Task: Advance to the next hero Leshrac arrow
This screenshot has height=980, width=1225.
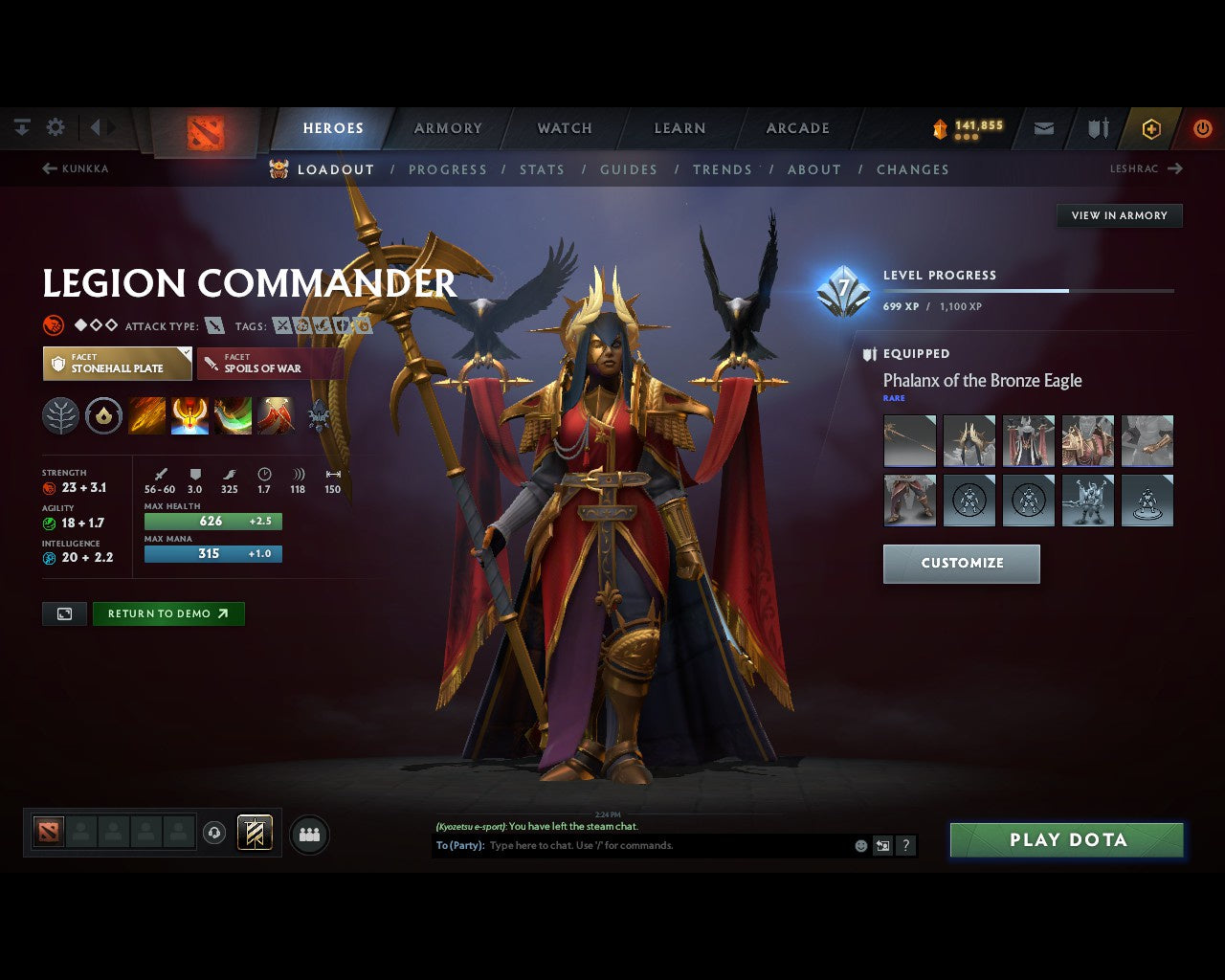Action: pos(1176,168)
